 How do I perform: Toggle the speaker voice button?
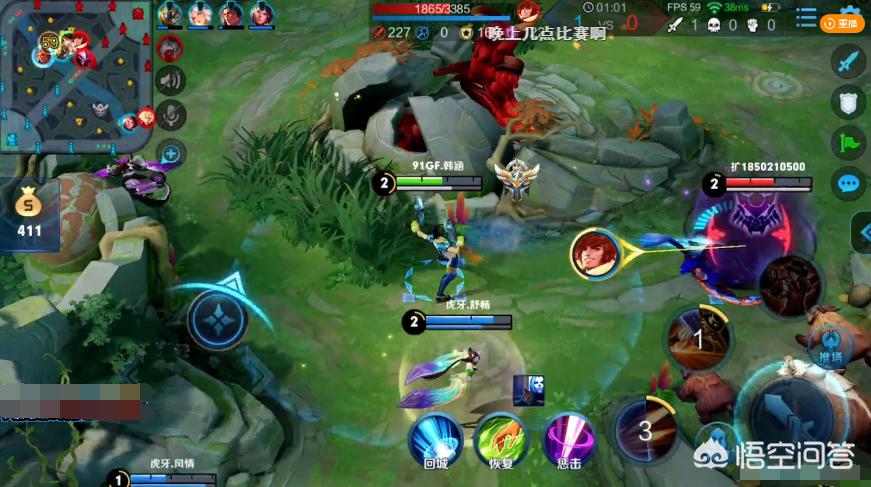(x=171, y=81)
